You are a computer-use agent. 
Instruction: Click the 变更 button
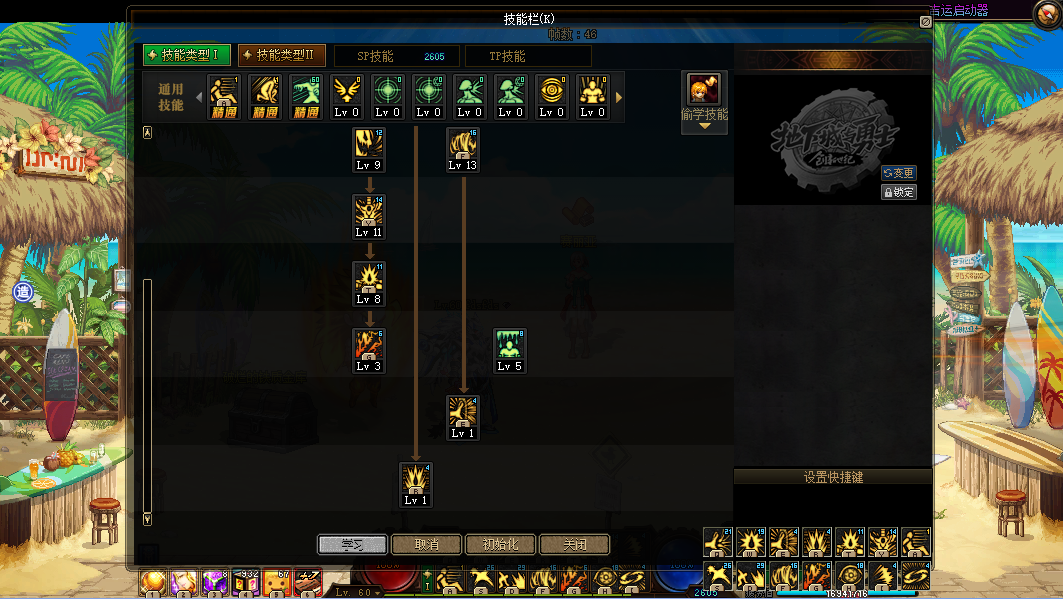point(898,173)
